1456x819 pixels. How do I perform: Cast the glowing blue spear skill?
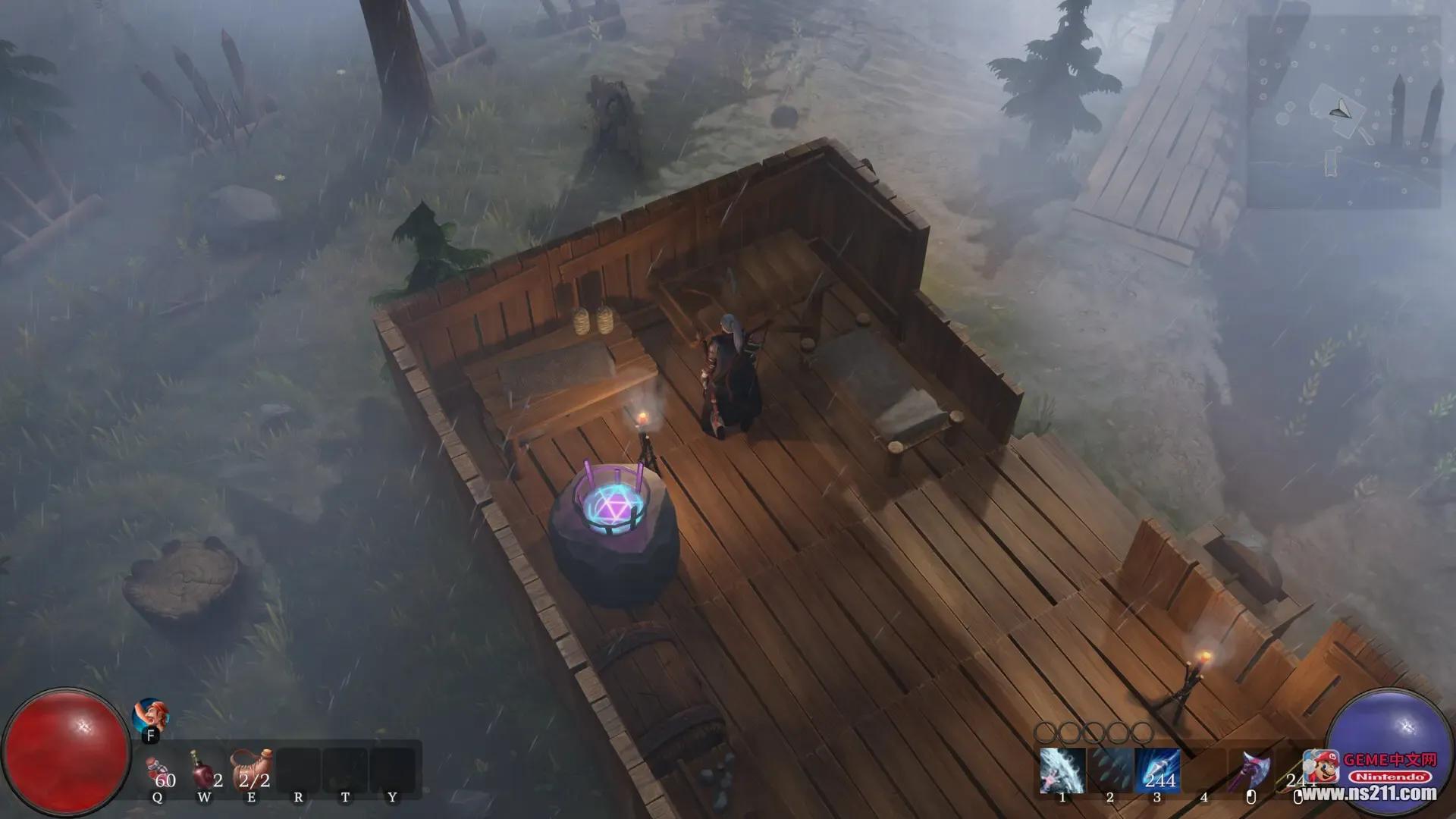tap(1157, 770)
